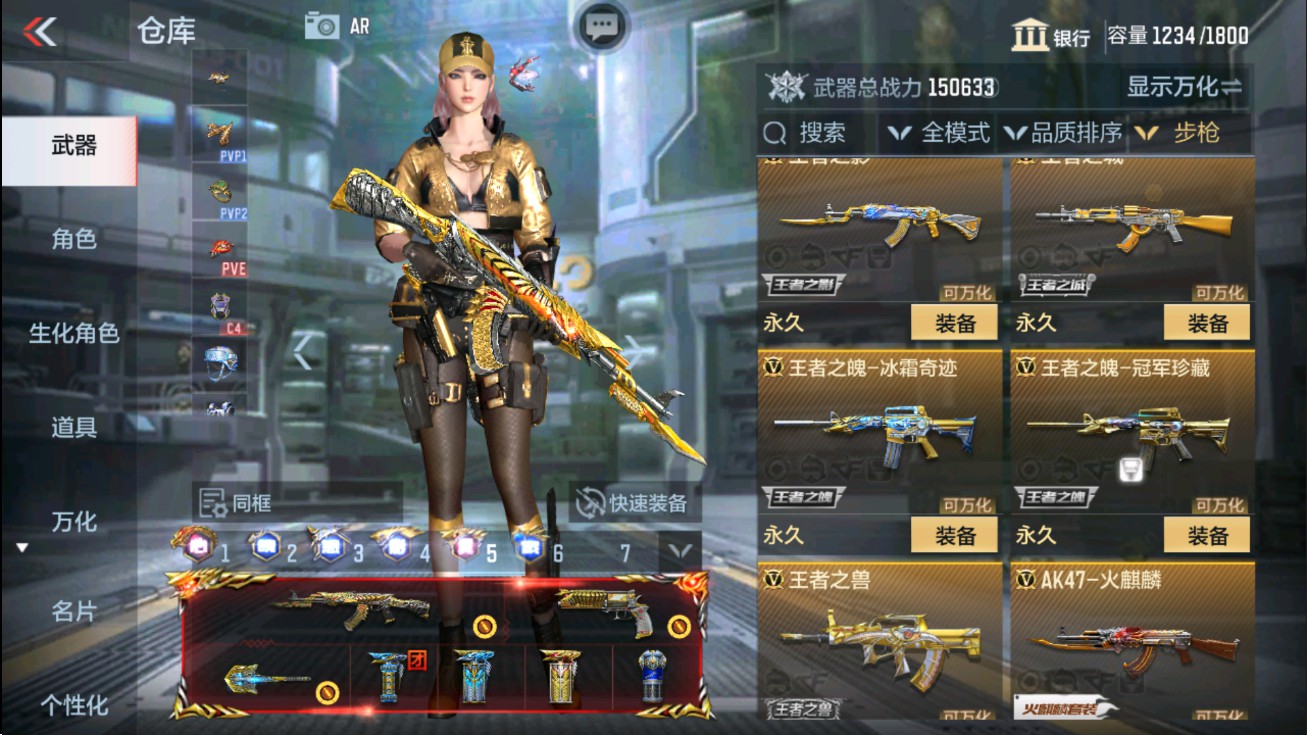Tap the PVP2 grenade slot icon
Image resolution: width=1307 pixels, height=735 pixels.
click(x=222, y=190)
